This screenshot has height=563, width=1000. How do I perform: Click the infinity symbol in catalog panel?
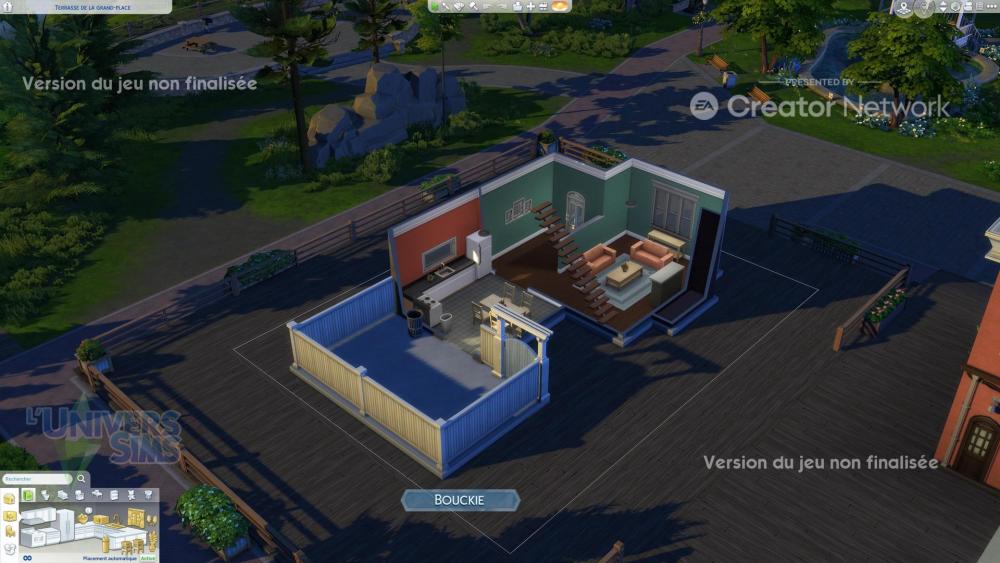pos(26,557)
